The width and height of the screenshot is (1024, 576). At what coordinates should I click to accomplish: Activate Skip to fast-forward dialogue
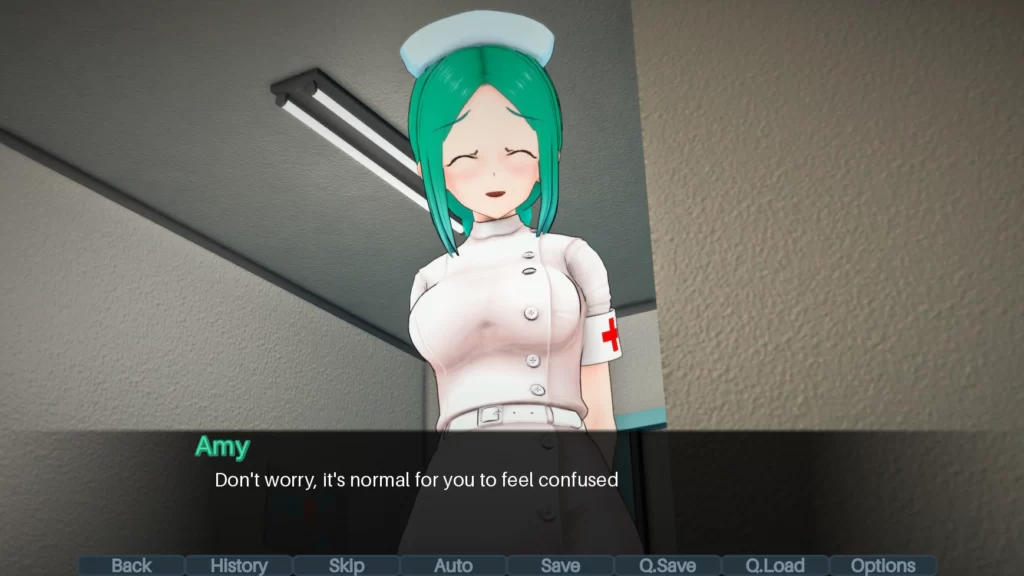346,566
